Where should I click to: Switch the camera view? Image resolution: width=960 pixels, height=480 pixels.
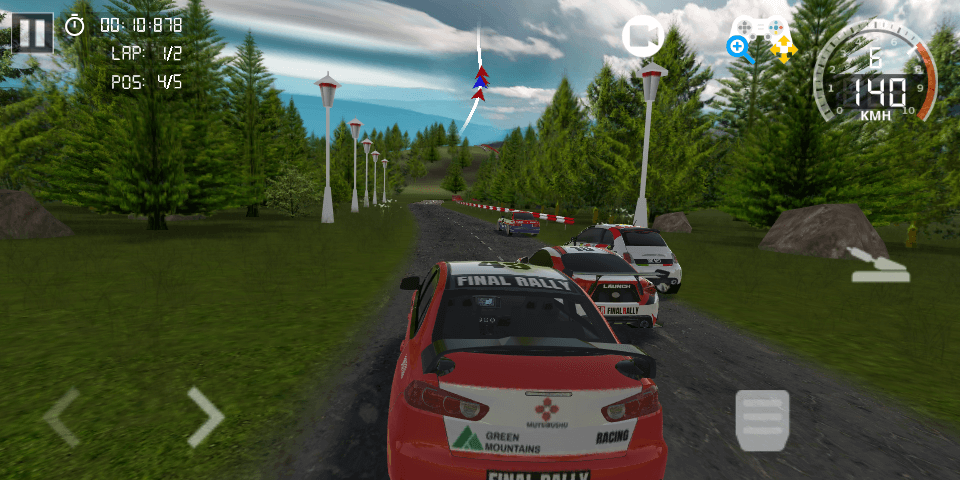point(643,37)
